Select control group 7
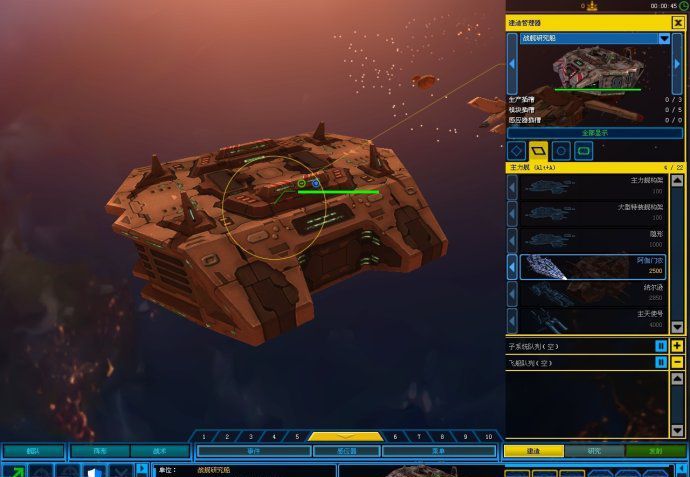The height and width of the screenshot is (477, 690). click(418, 437)
